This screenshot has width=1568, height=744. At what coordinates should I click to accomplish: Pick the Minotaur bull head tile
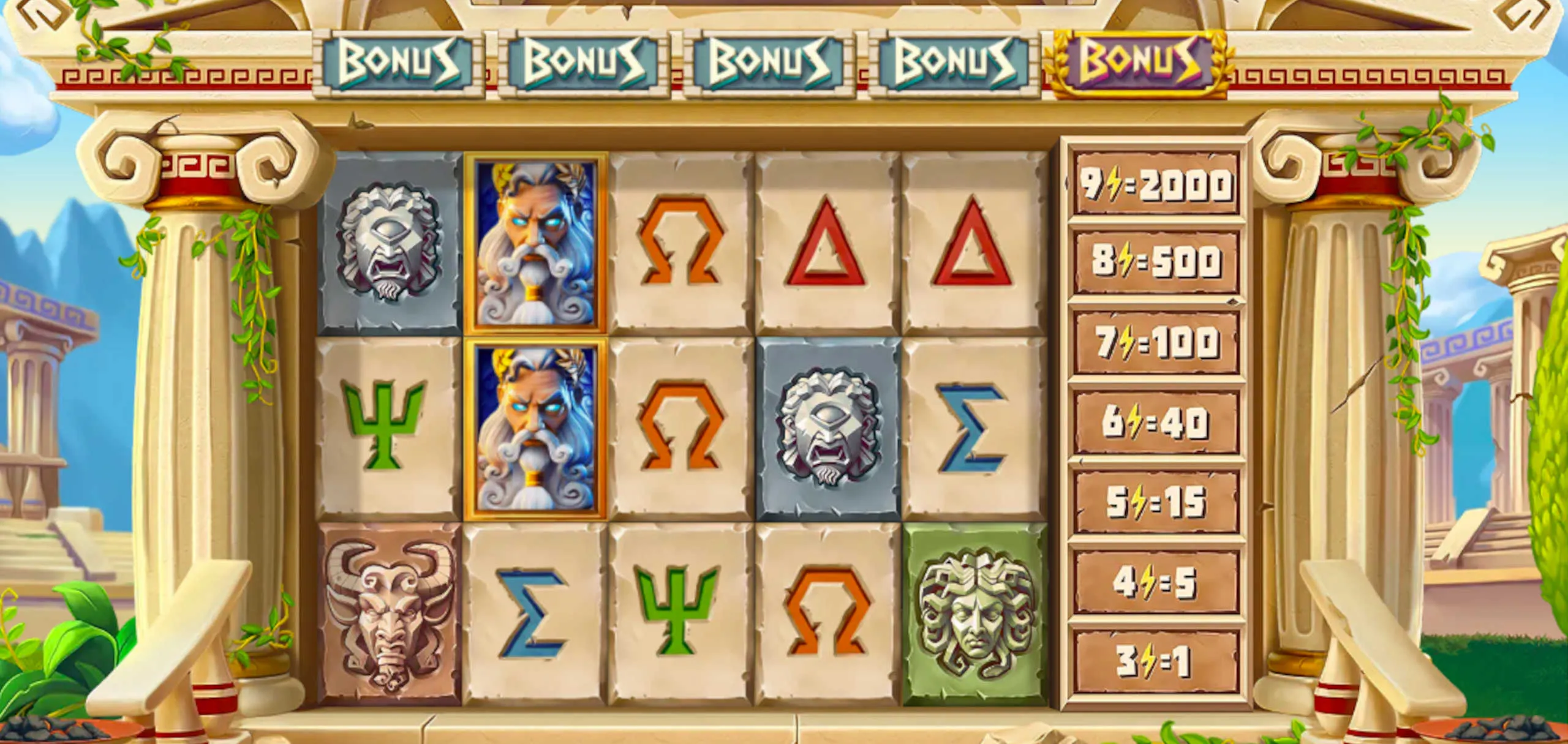point(390,612)
